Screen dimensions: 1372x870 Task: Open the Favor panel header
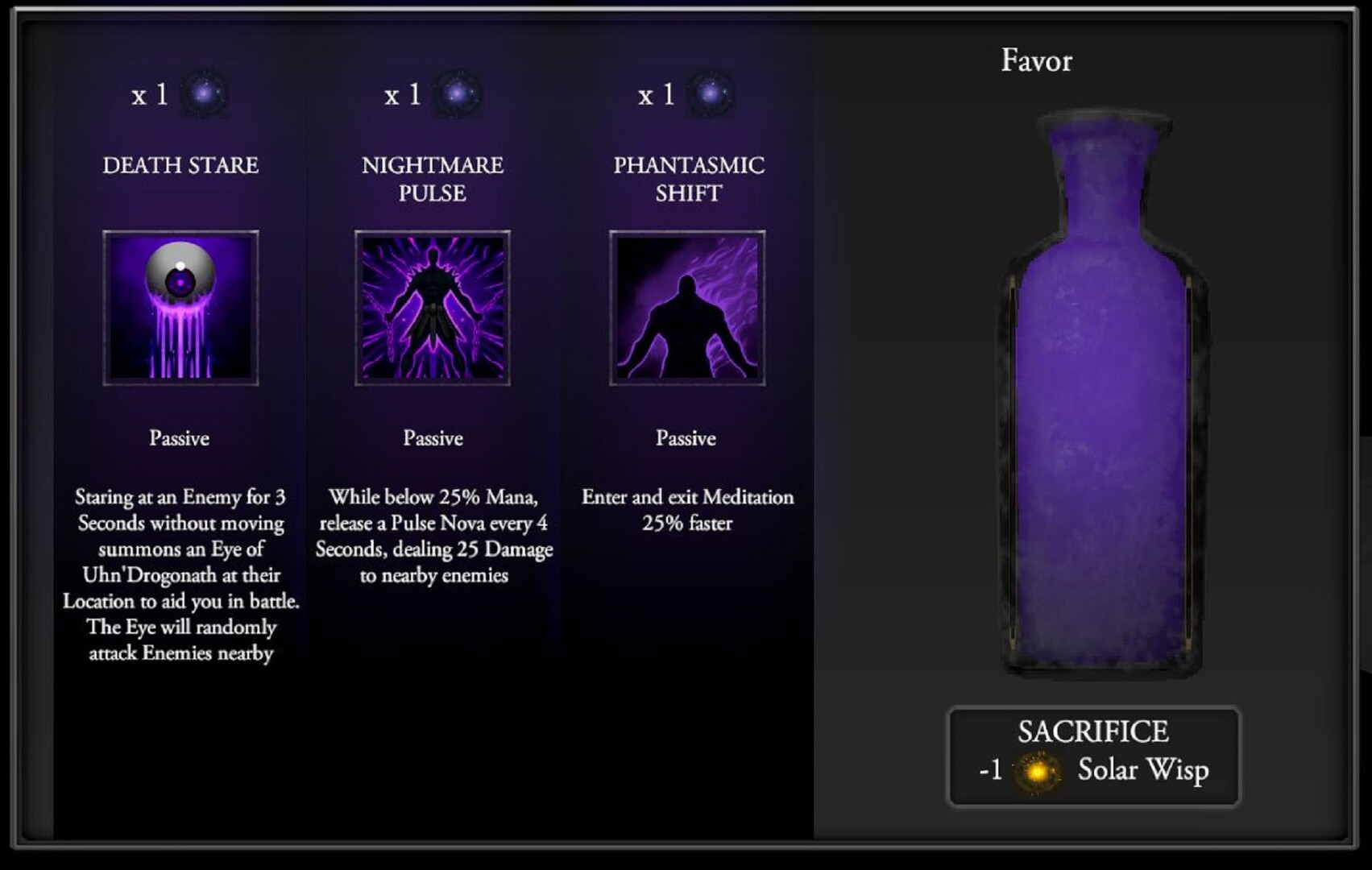click(1036, 60)
